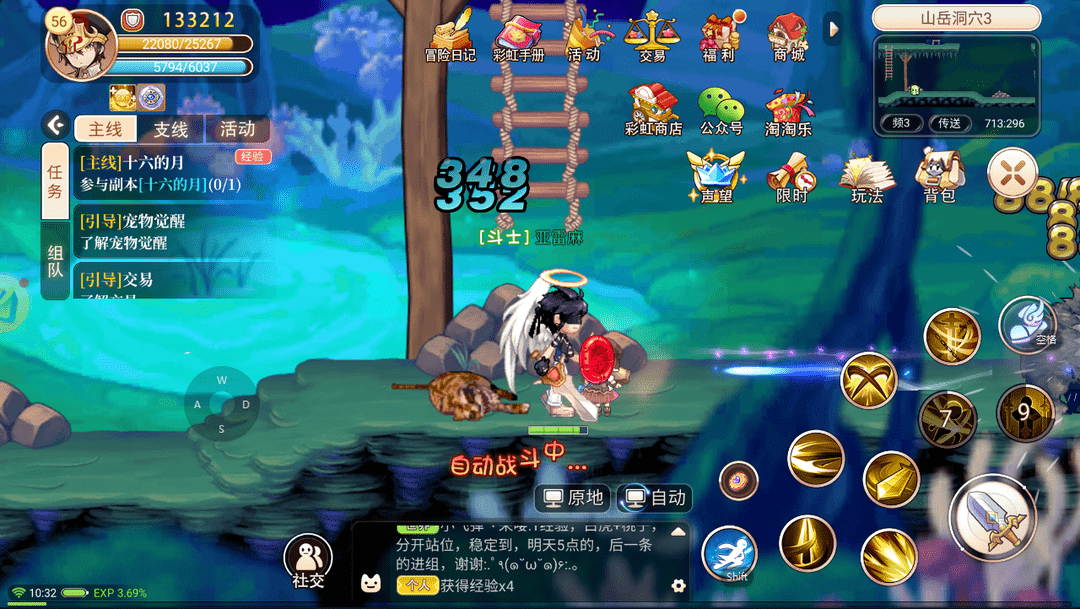Open the 交易 trading scales icon

651,36
